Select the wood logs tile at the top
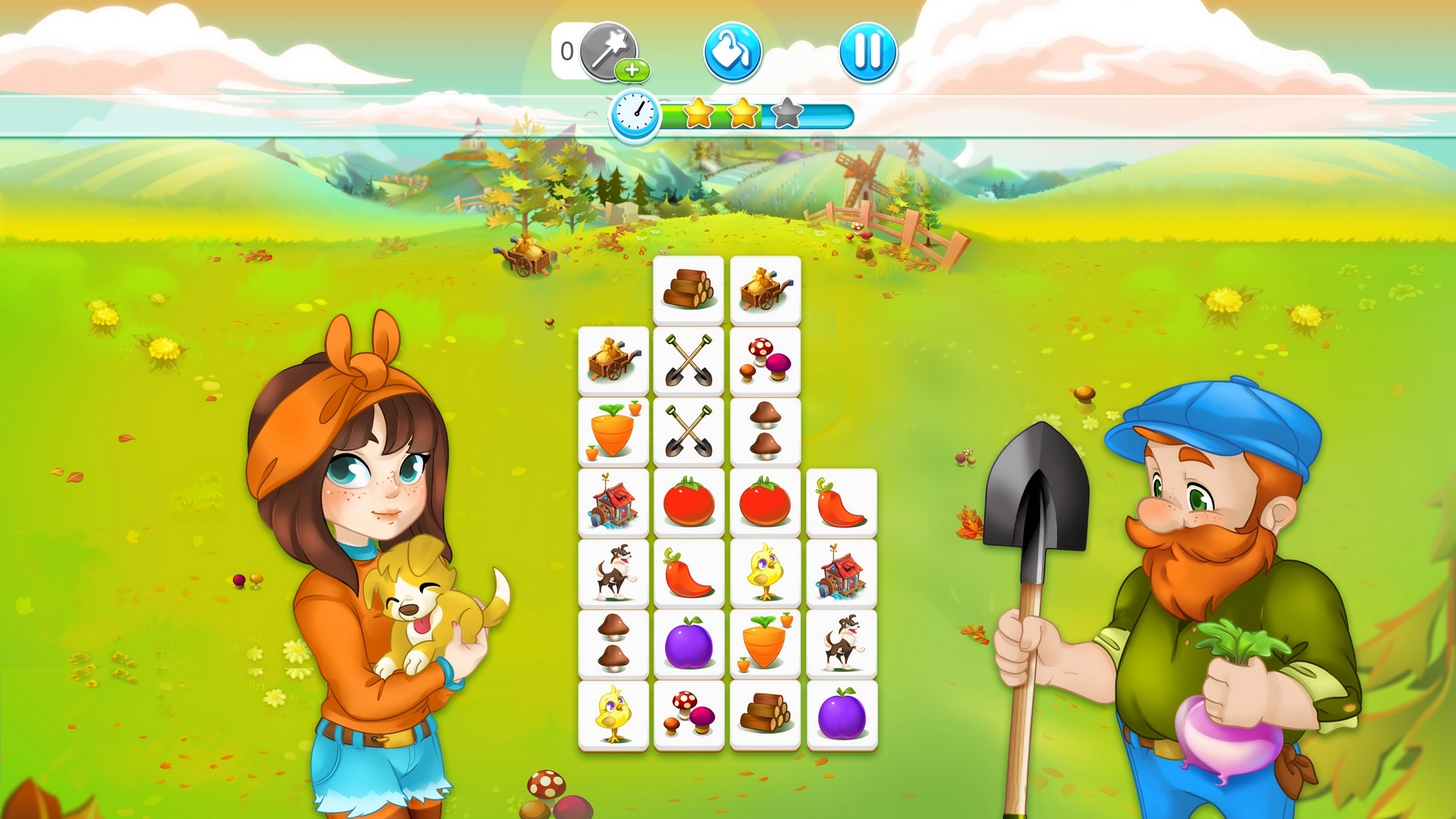Viewport: 1456px width, 819px height. 689,290
